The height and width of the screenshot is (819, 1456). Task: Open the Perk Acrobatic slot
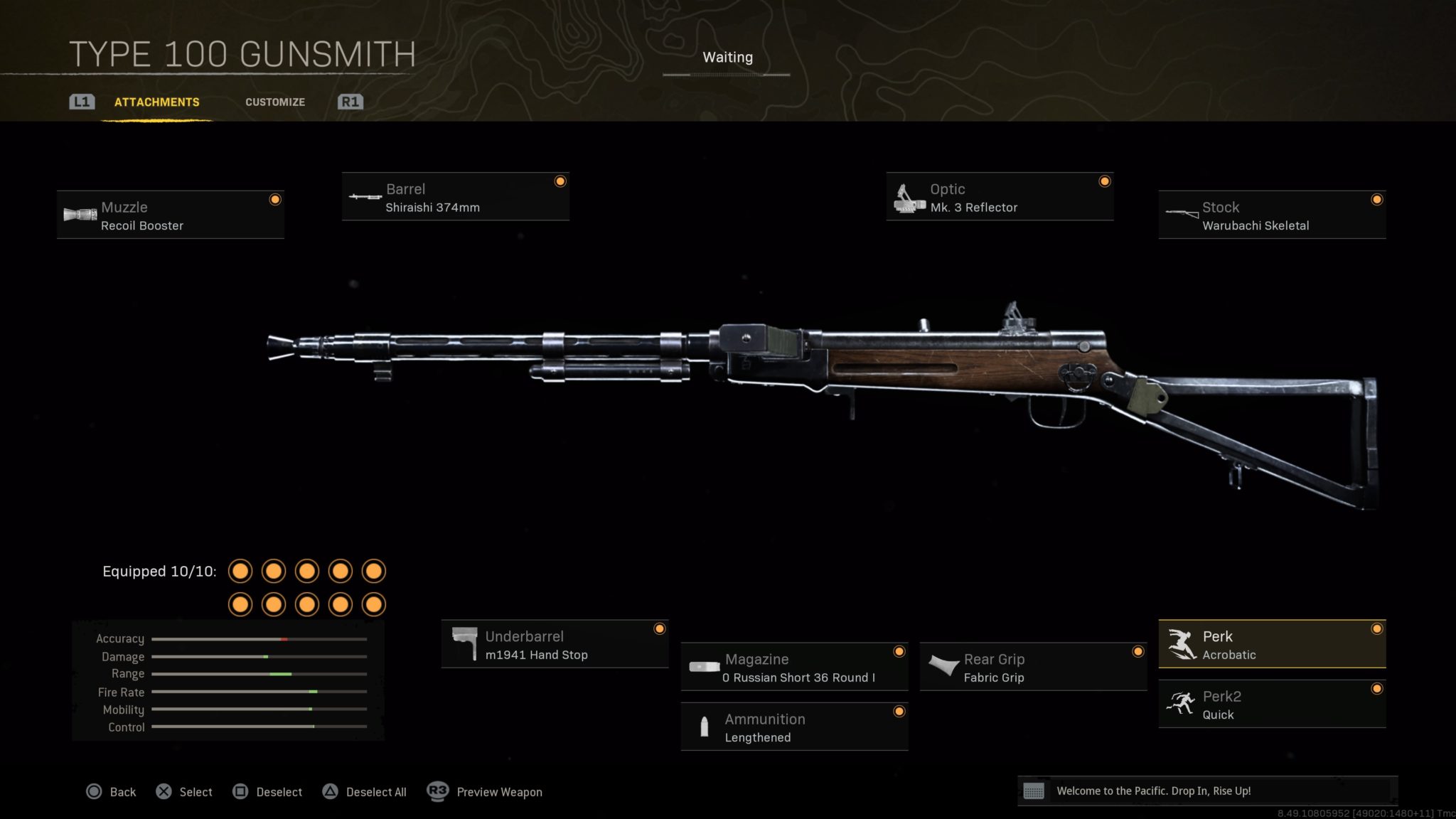[1272, 645]
